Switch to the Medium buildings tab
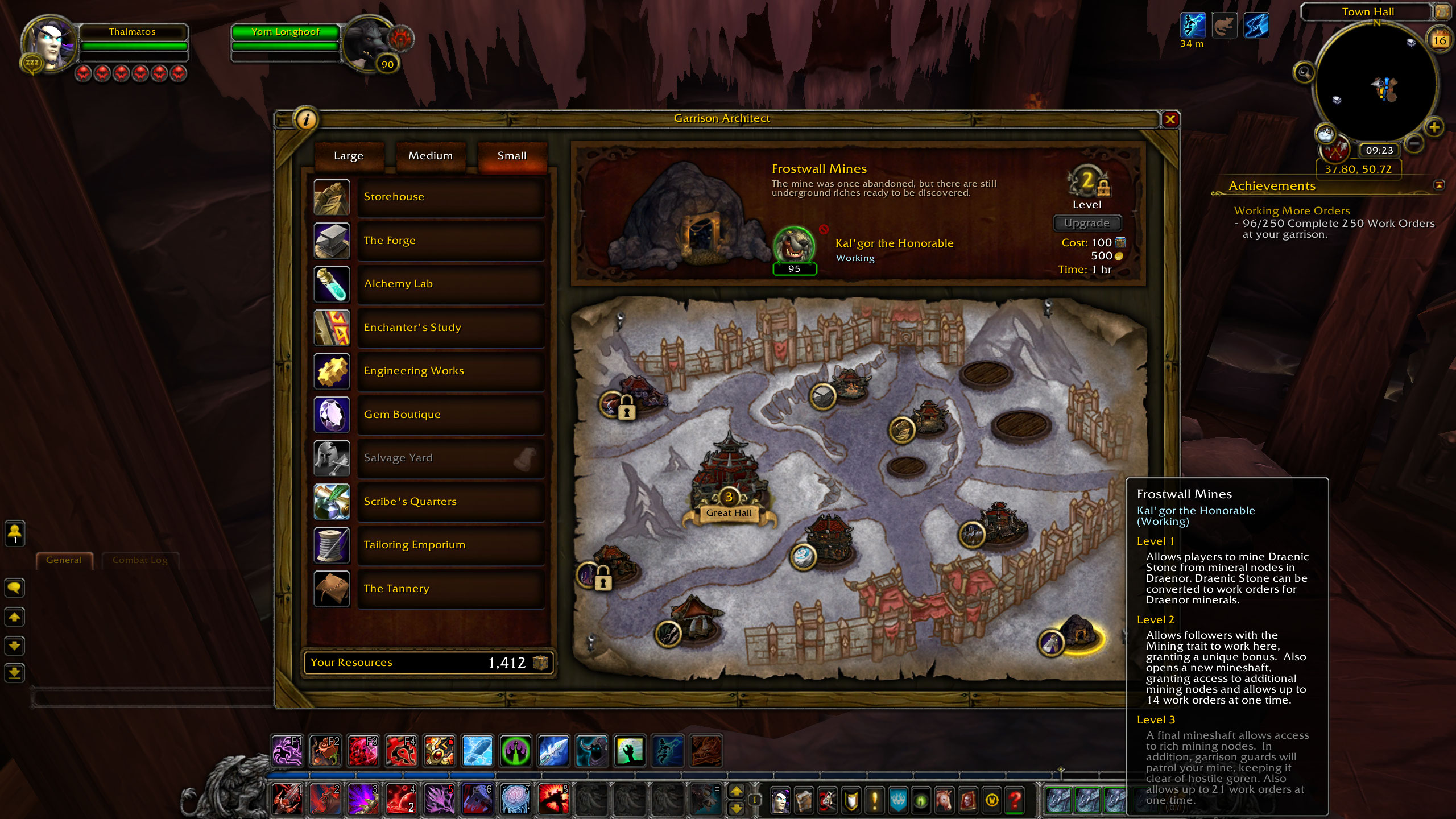 [x=431, y=156]
